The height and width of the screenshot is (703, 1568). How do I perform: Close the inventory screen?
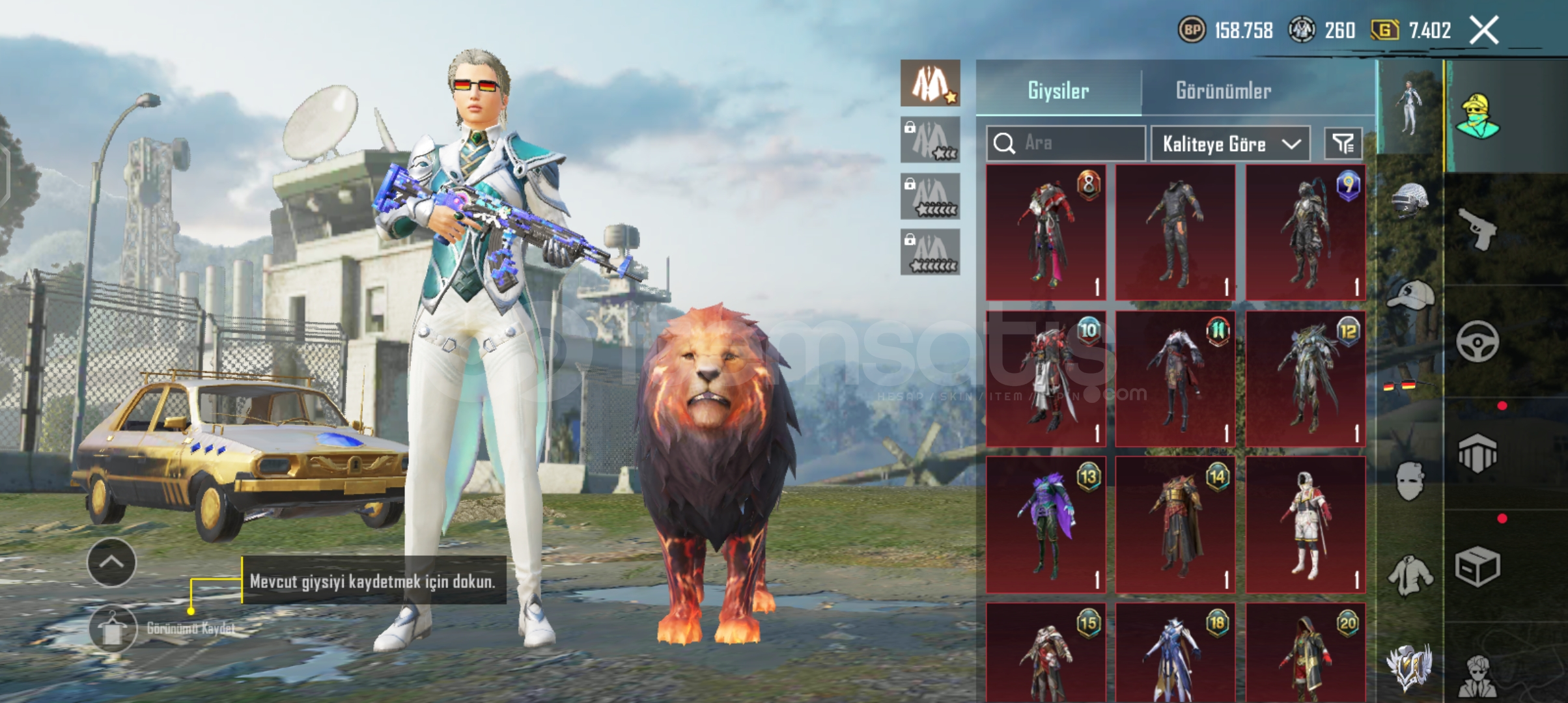tap(1484, 31)
